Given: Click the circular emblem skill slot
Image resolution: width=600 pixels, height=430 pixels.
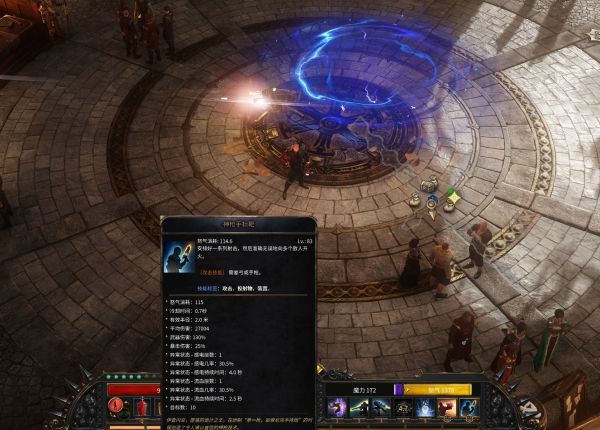Looking at the screenshot, I should (402, 407).
